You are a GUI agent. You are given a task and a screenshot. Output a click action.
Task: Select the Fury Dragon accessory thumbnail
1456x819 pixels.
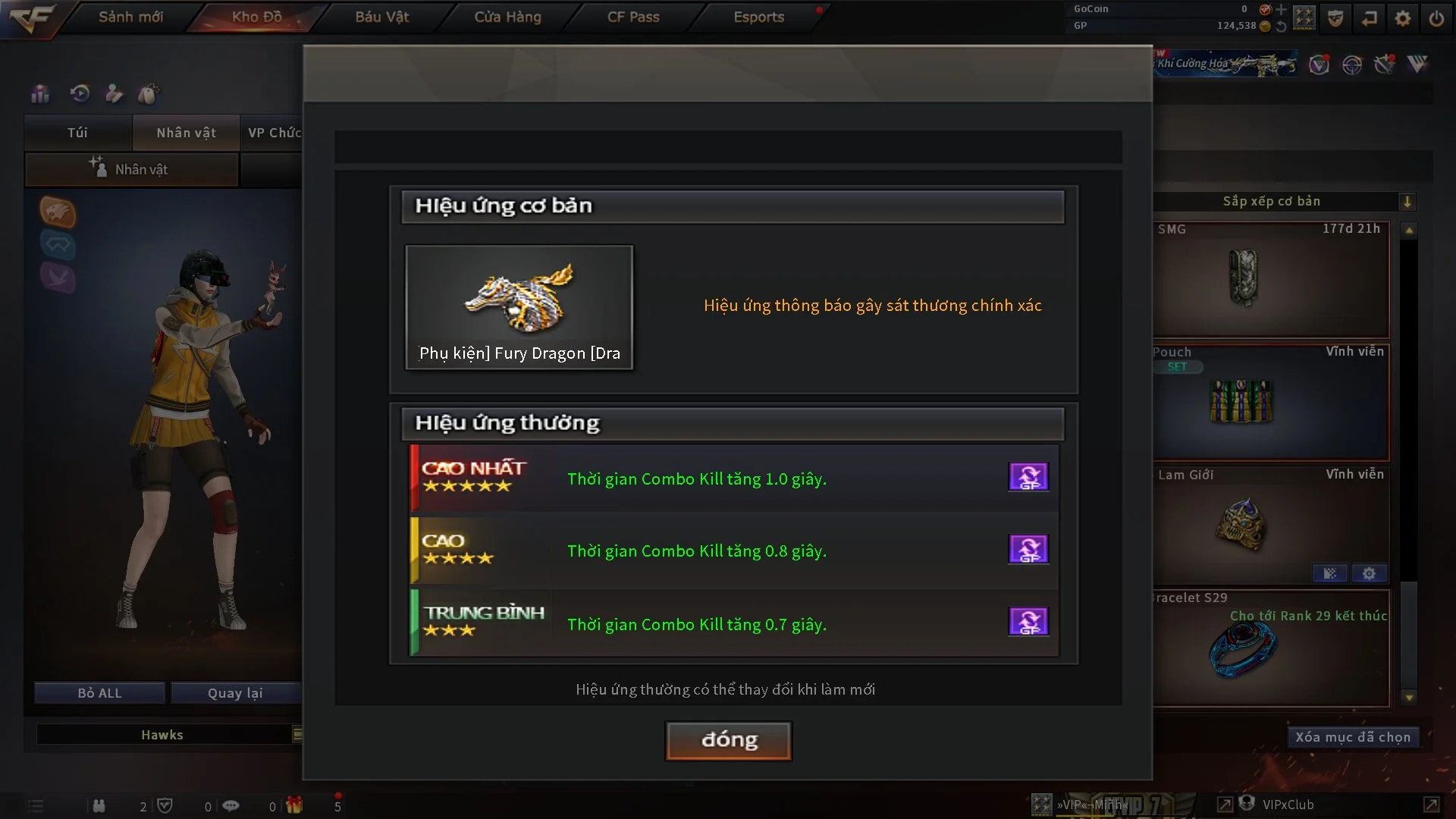point(519,306)
